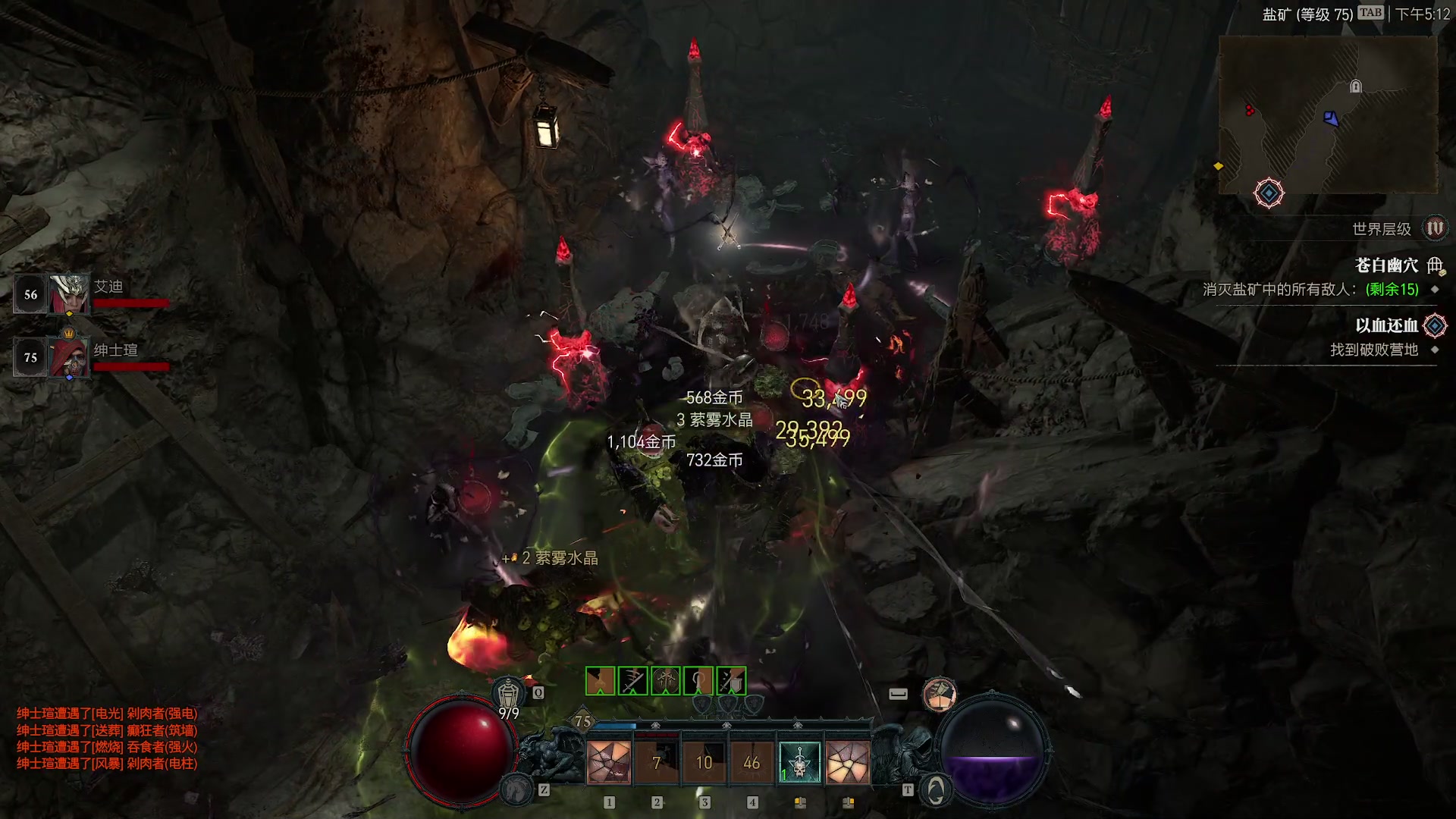1456x819 pixels.
Task: Click the town portal swirl icon
Action: tap(936, 790)
